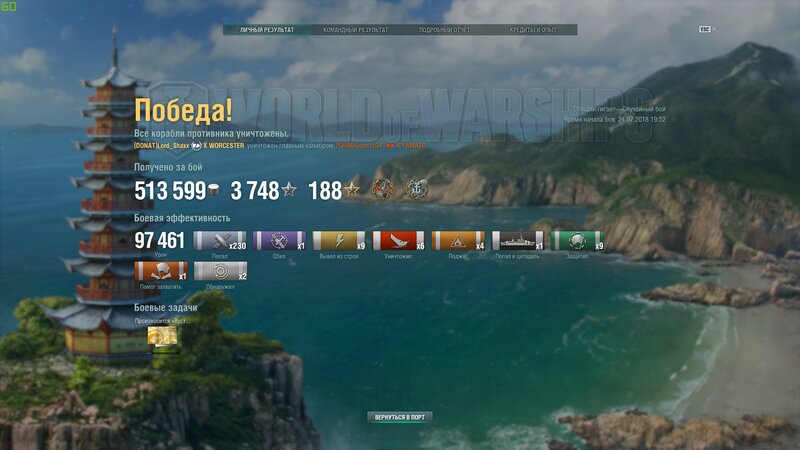Image resolution: width=800 pixels, height=450 pixels.
Task: Click the anchor achievement medal
Action: tap(414, 189)
